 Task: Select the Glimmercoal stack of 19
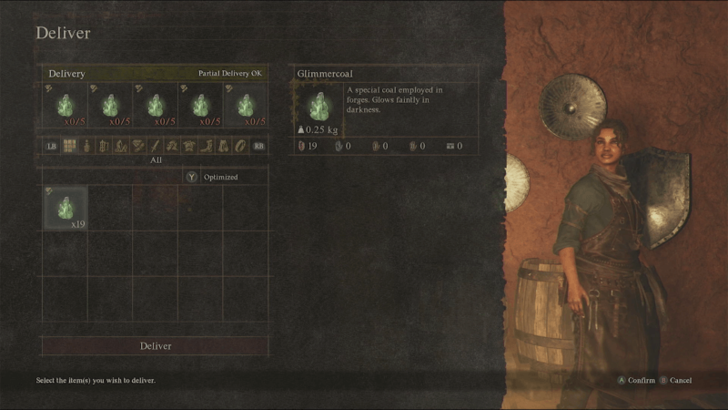(x=65, y=208)
